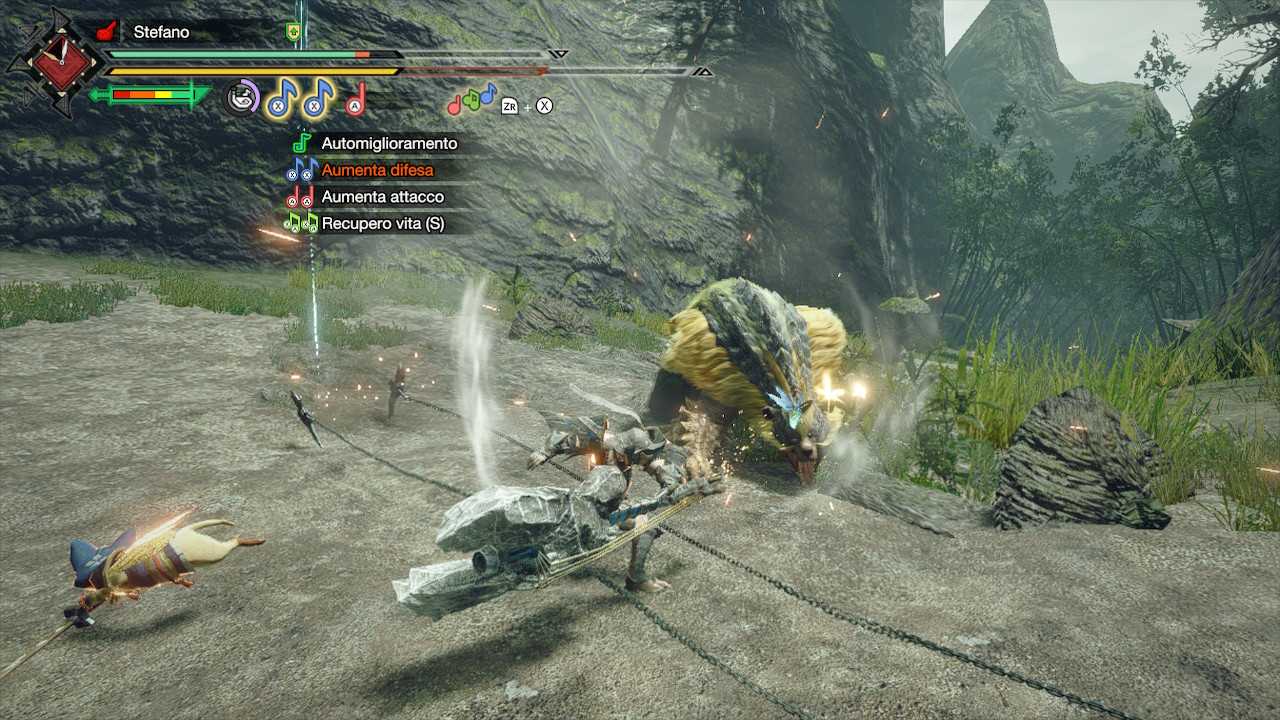The height and width of the screenshot is (720, 1280).
Task: Select the Recupero vita (S) list entry
Action: [x=383, y=222]
